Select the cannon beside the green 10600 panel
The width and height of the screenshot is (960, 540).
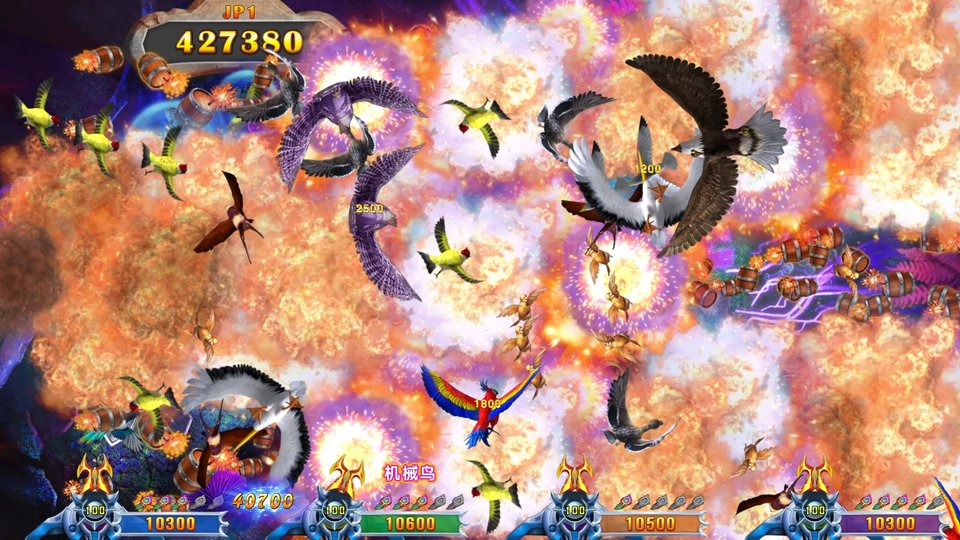[x=336, y=505]
